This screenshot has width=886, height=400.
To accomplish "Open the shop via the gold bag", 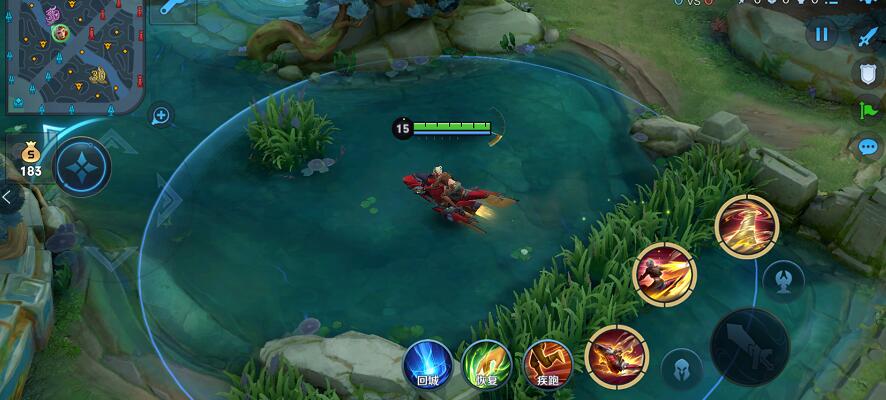I will tap(30, 156).
